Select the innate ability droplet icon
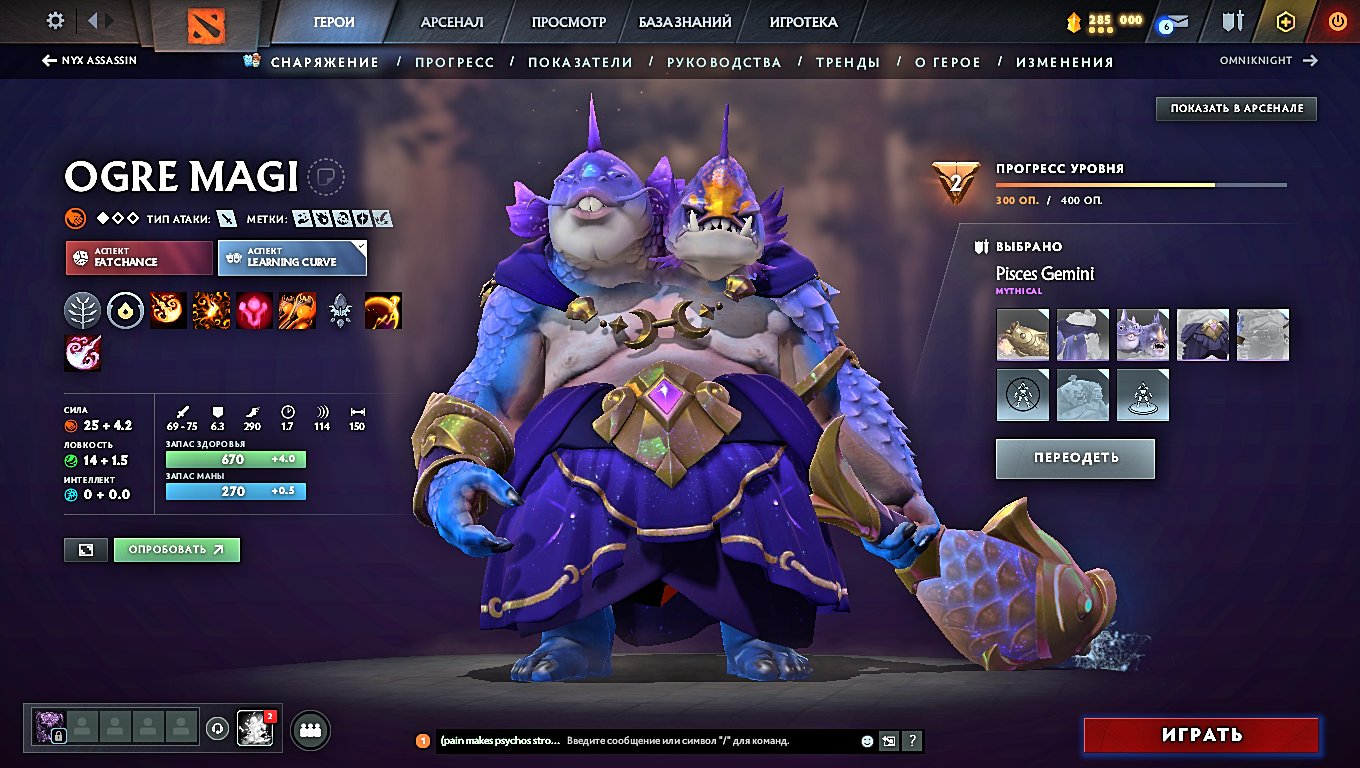The width and height of the screenshot is (1360, 768). 126,310
